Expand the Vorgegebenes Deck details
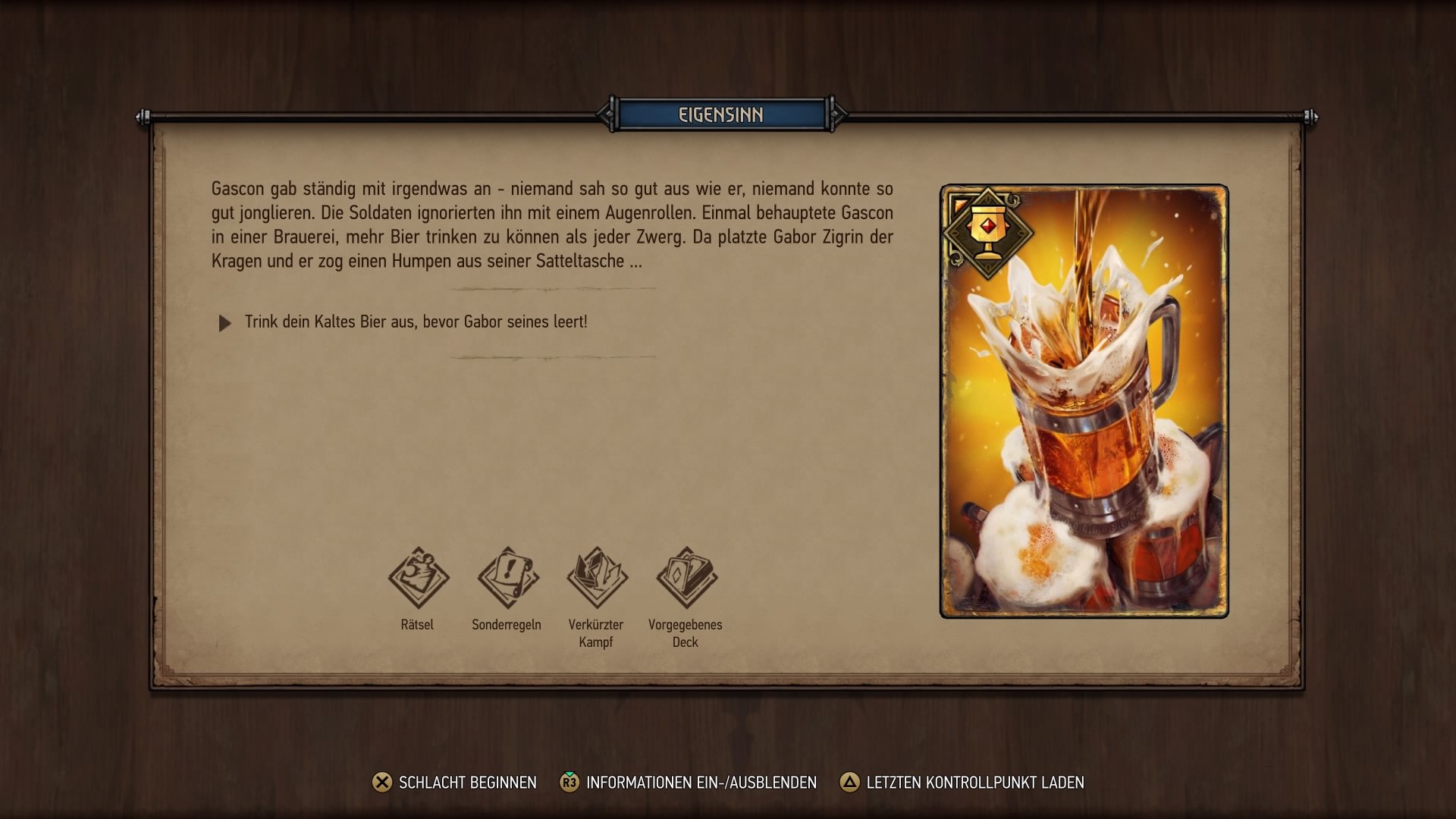This screenshot has height=819, width=1456. (685, 599)
